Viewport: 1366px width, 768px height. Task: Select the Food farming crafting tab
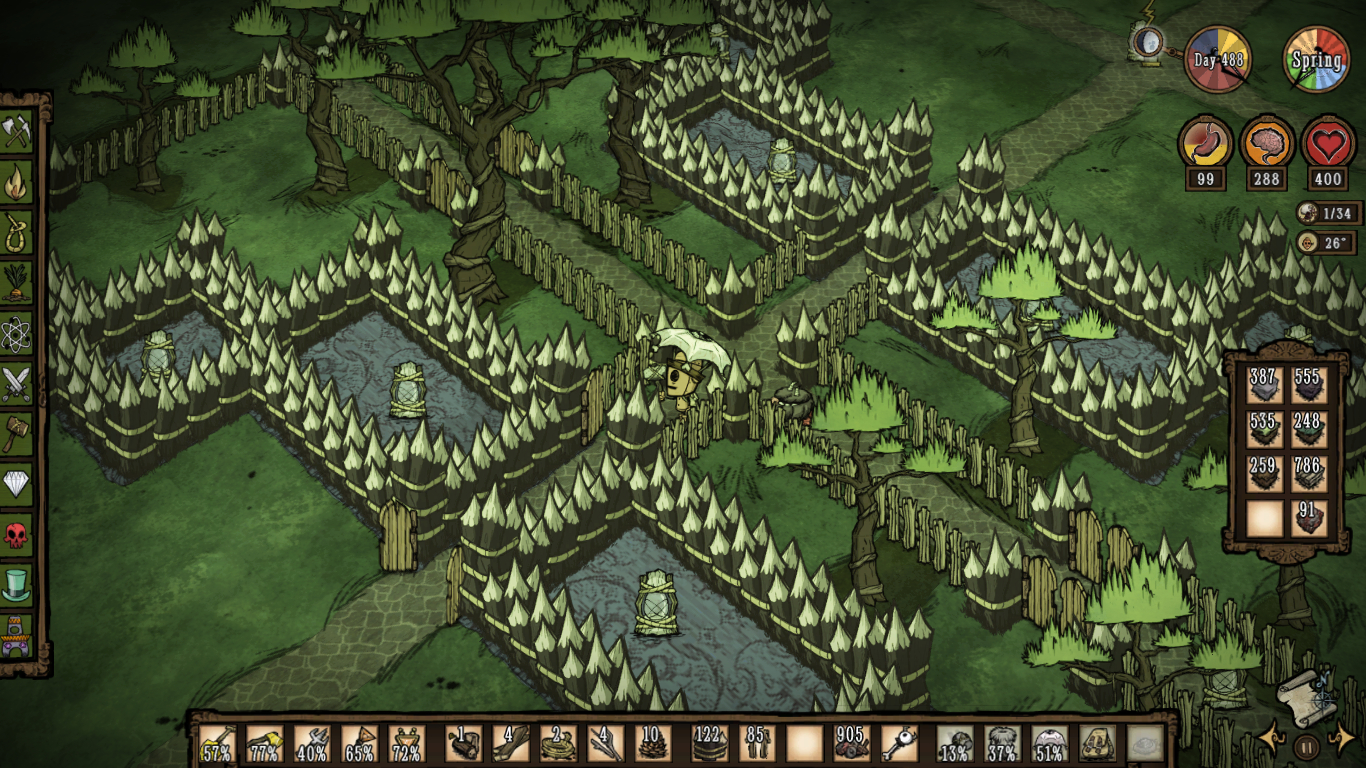tap(17, 283)
